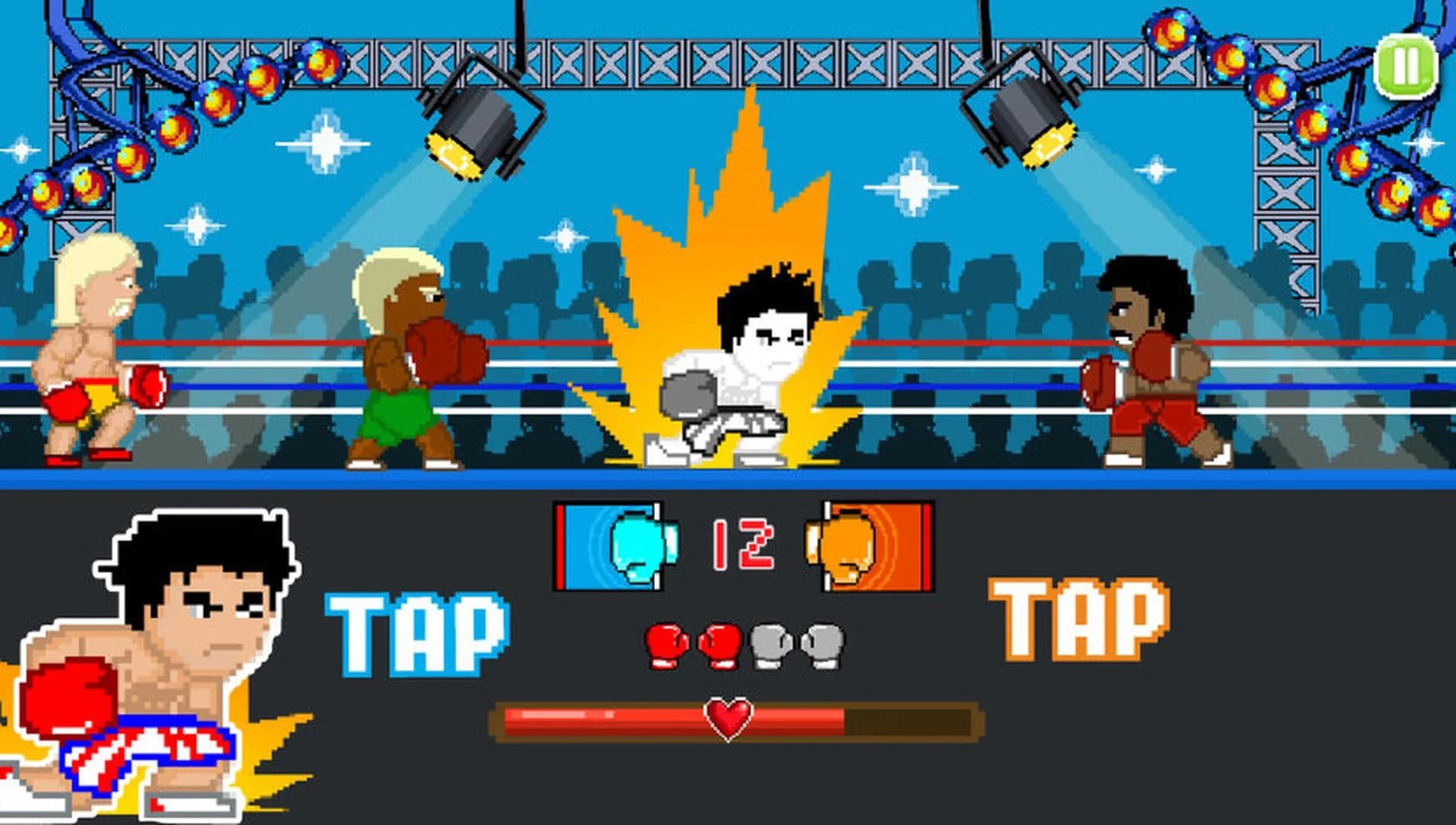This screenshot has width=1456, height=825.
Task: Click the round timer showing 12
Action: 744,542
